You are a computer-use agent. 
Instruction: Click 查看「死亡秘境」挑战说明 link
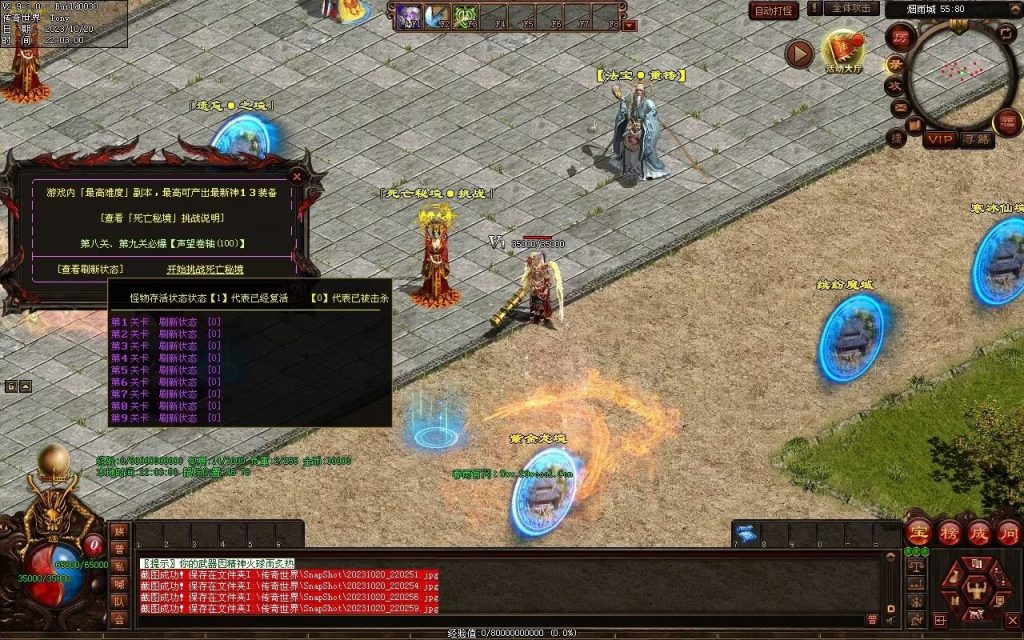[x=162, y=217]
